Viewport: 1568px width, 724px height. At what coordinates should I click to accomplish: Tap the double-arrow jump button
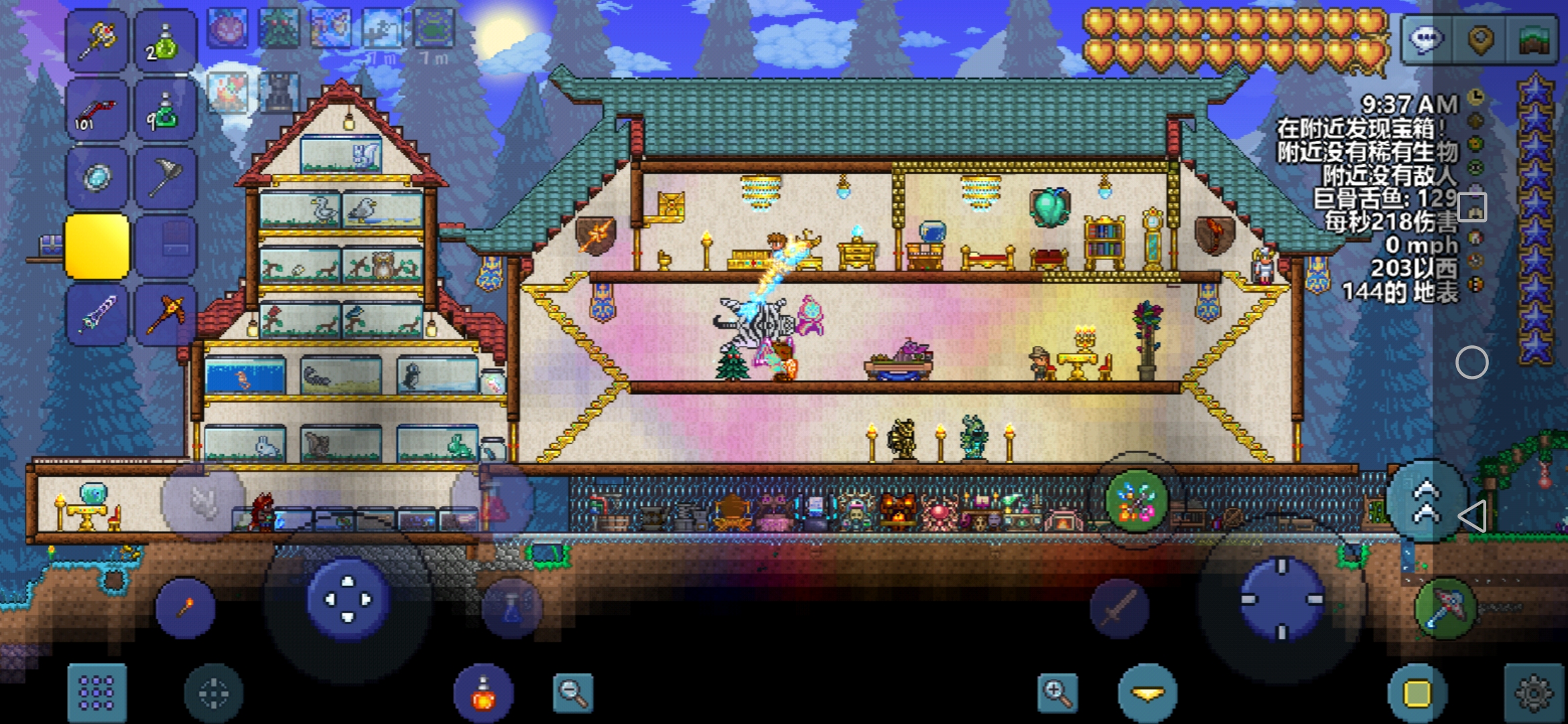coord(1426,501)
